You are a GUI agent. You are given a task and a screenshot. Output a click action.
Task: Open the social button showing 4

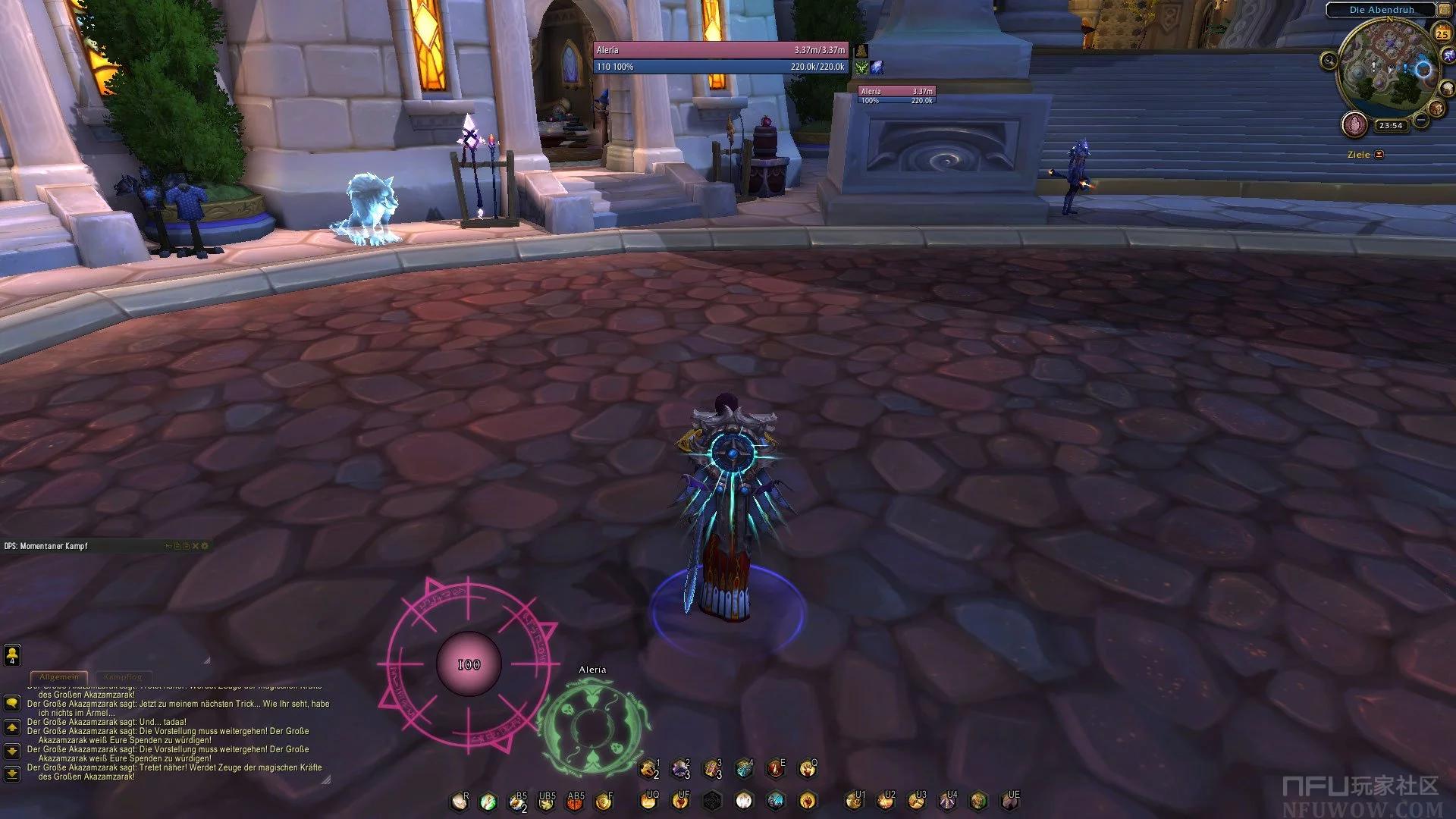point(12,654)
